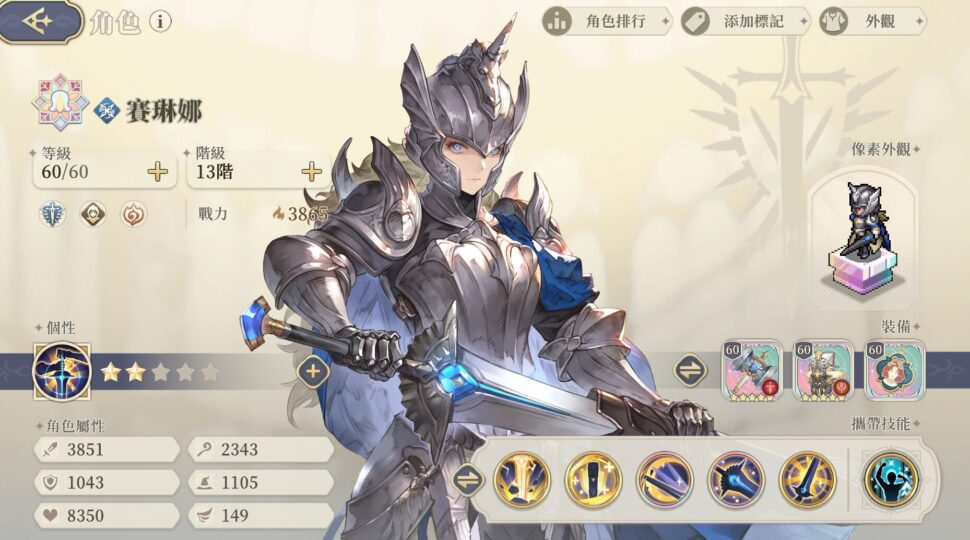Tap the plus button beside level 60/60
Viewport: 970px width, 540px height.
click(x=158, y=171)
